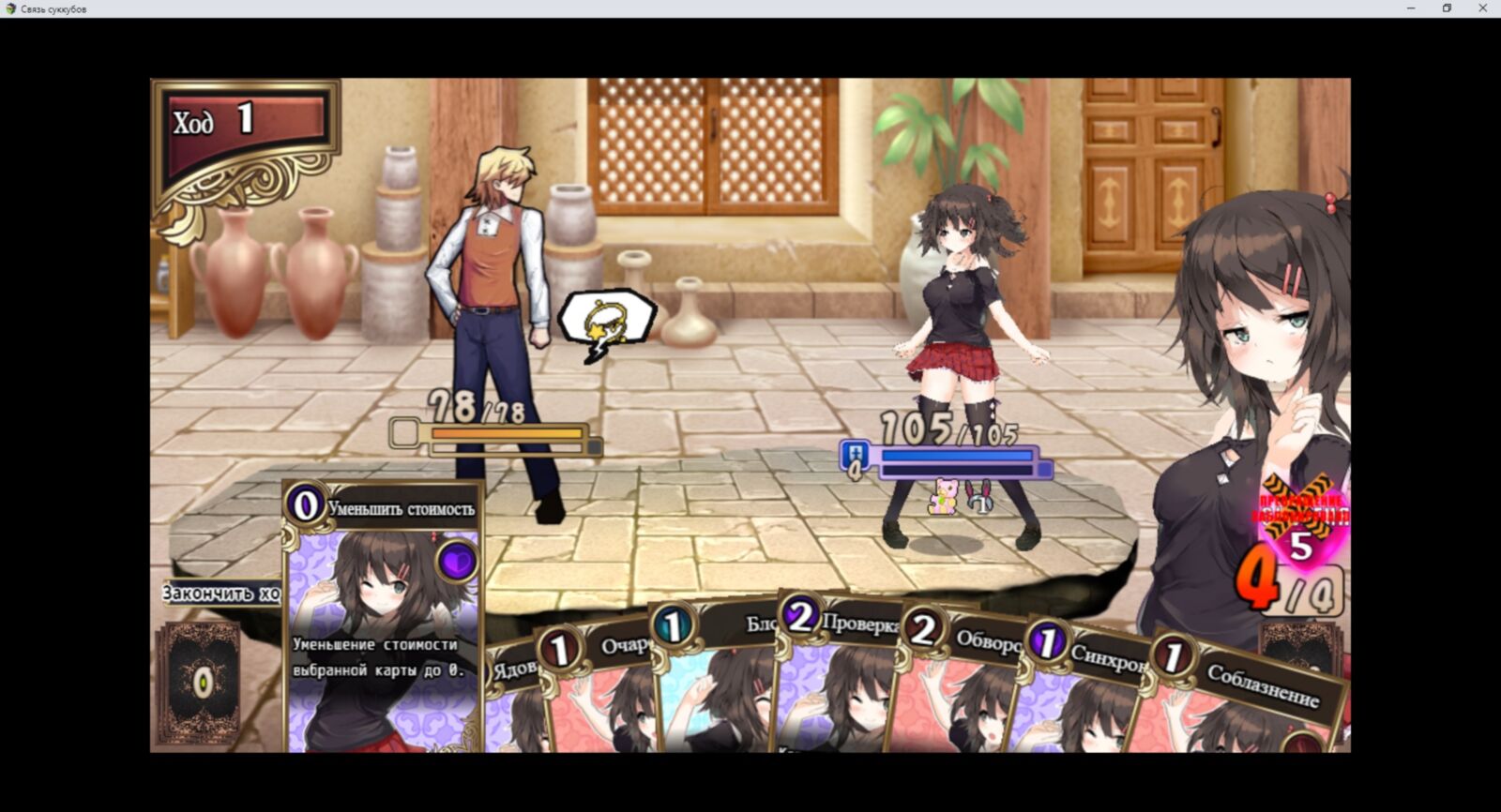Viewport: 1501px width, 812px height.
Task: Check the pink teddy bear status icon
Action: tap(942, 496)
